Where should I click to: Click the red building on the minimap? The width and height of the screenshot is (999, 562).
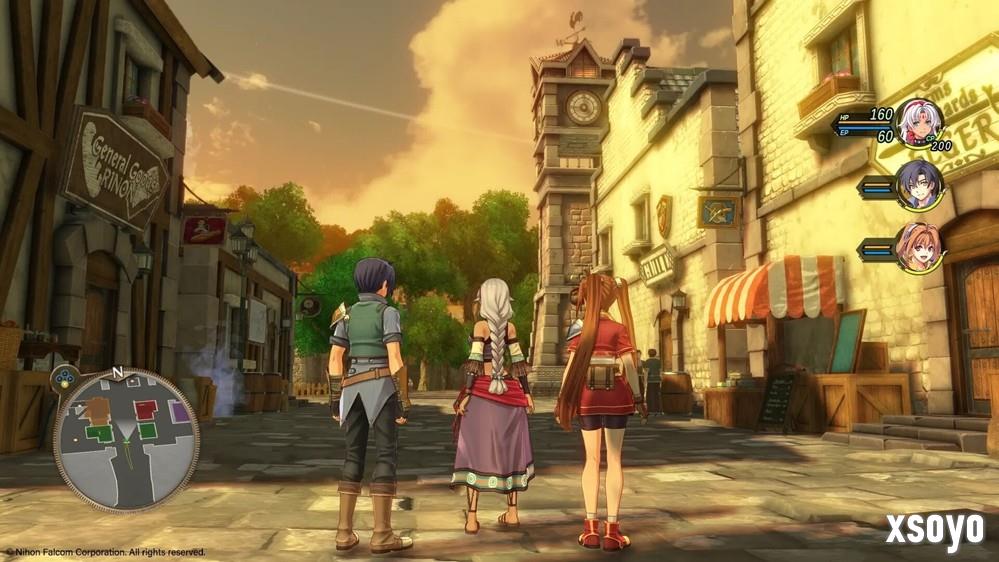[146, 409]
